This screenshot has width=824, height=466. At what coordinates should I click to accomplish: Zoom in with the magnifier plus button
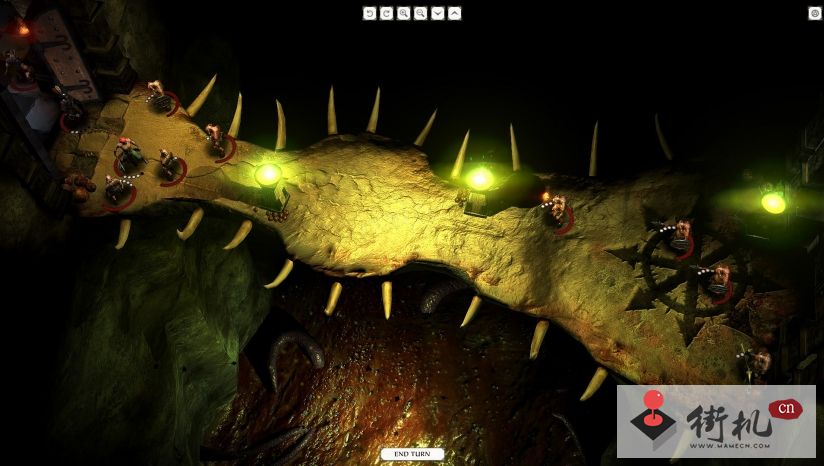point(403,13)
